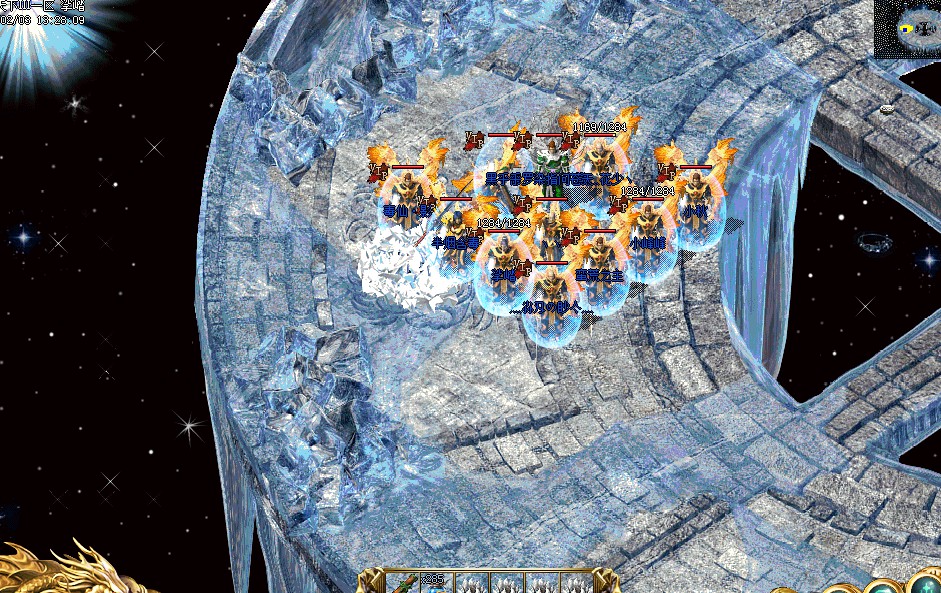Image resolution: width=941 pixels, height=593 pixels.
Task: Use the blue potion stack of 285
Action: click(x=437, y=583)
